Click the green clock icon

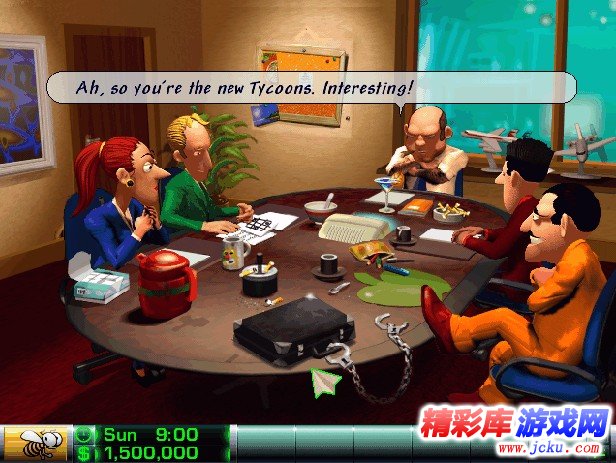(85, 435)
